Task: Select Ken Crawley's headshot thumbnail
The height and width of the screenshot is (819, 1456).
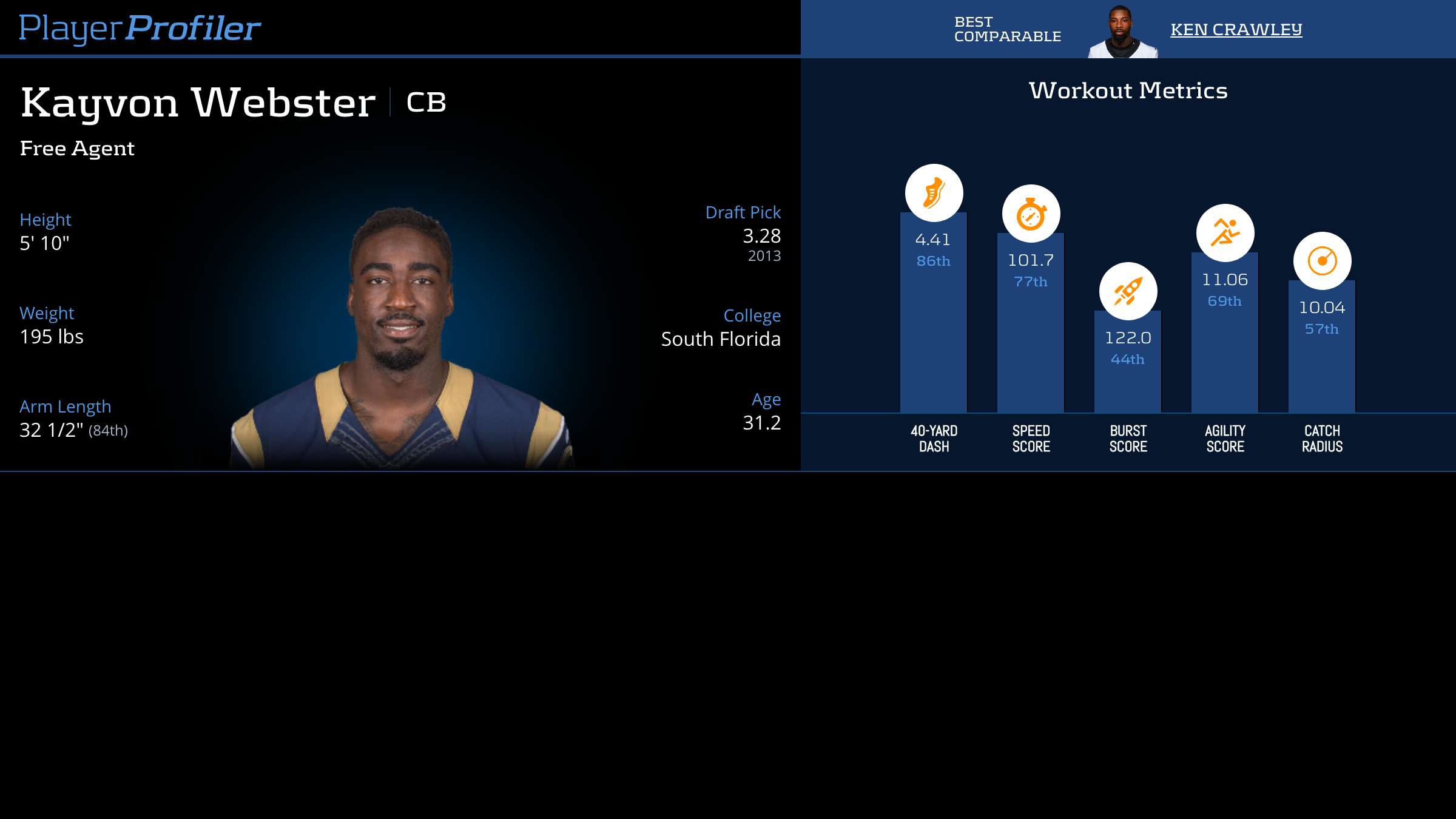Action: tap(1122, 32)
